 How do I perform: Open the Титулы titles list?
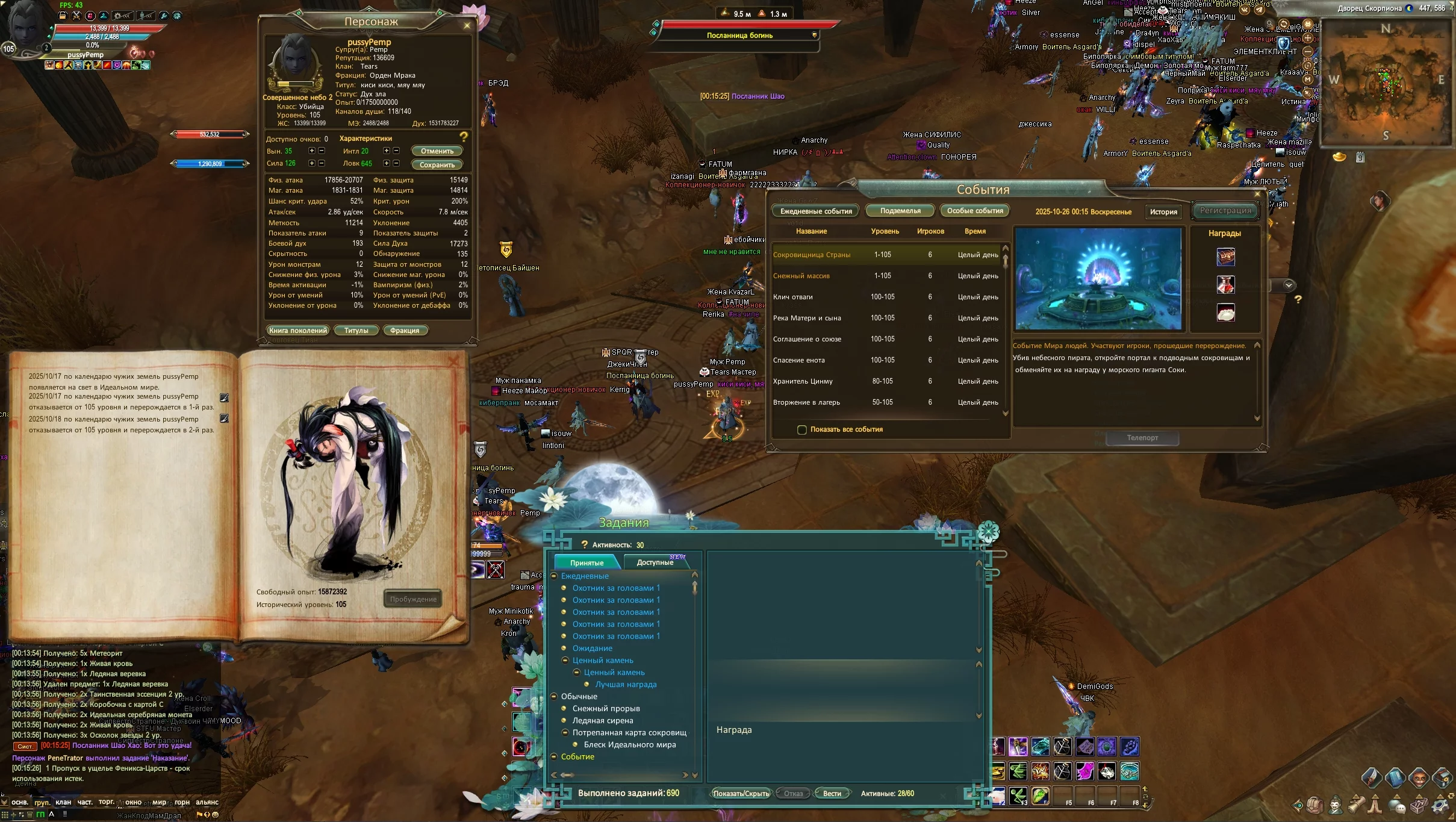pos(356,331)
